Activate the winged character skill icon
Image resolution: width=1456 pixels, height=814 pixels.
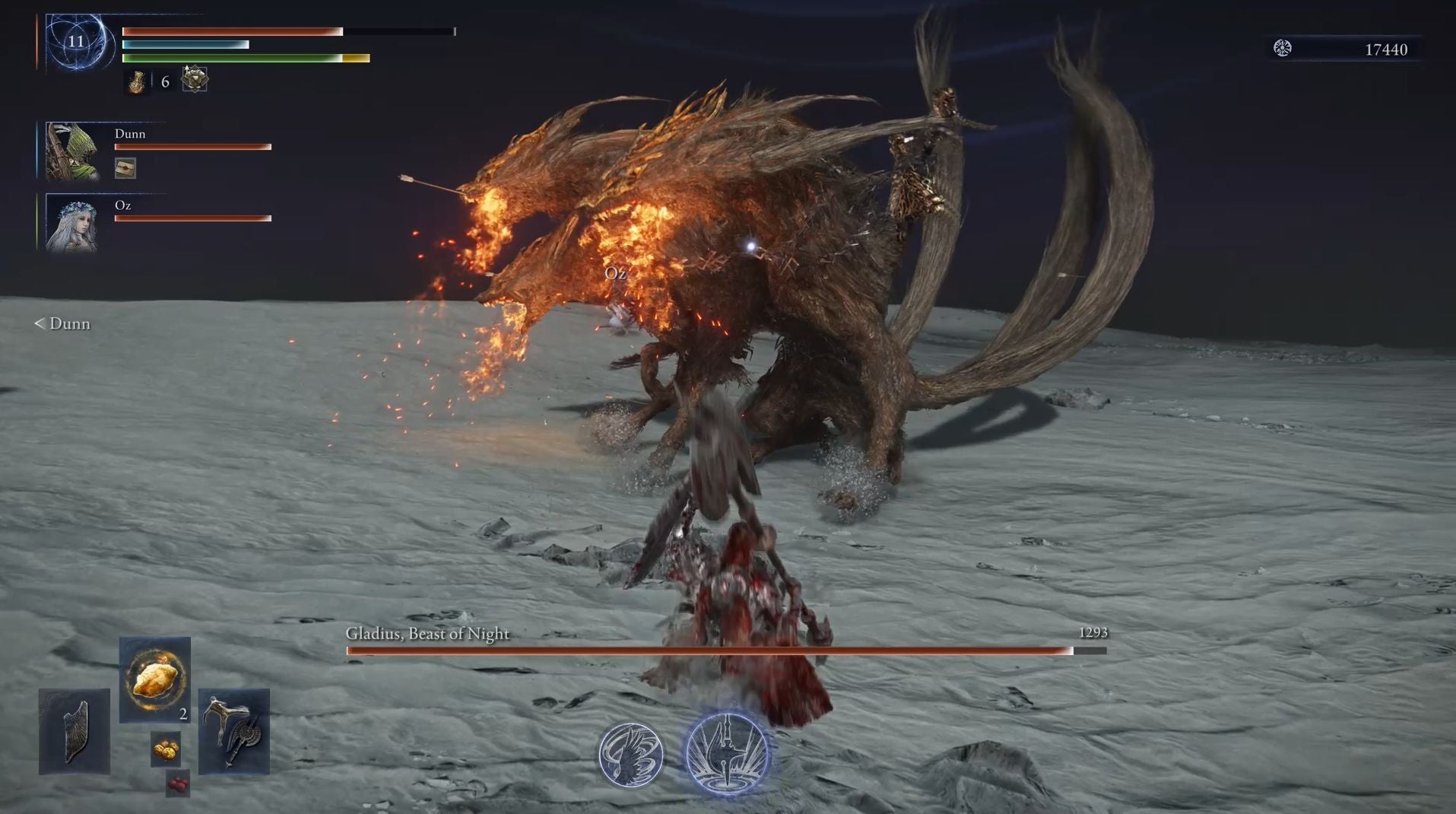pyautogui.click(x=630, y=755)
